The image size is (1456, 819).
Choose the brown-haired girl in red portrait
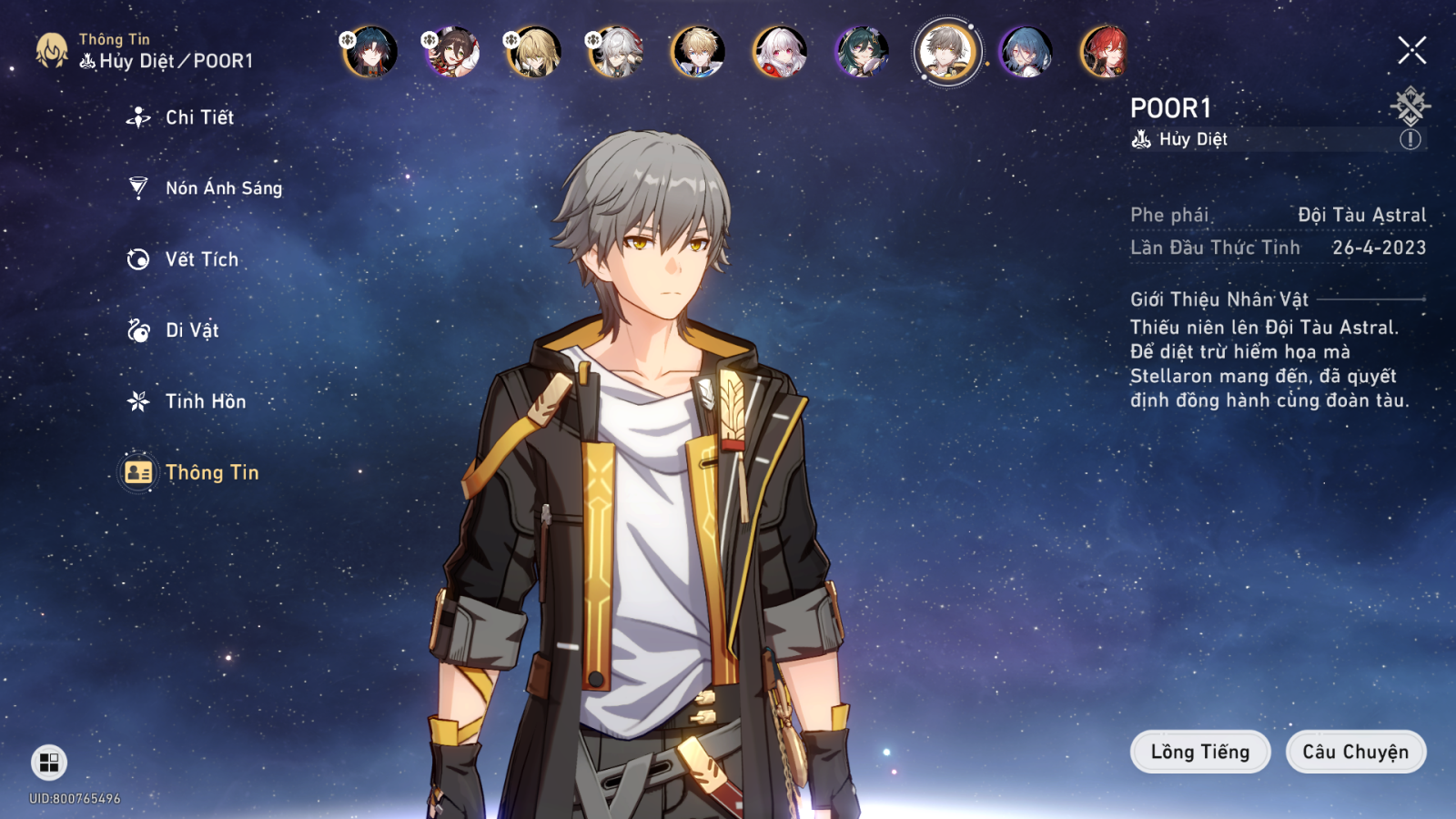pos(452,51)
